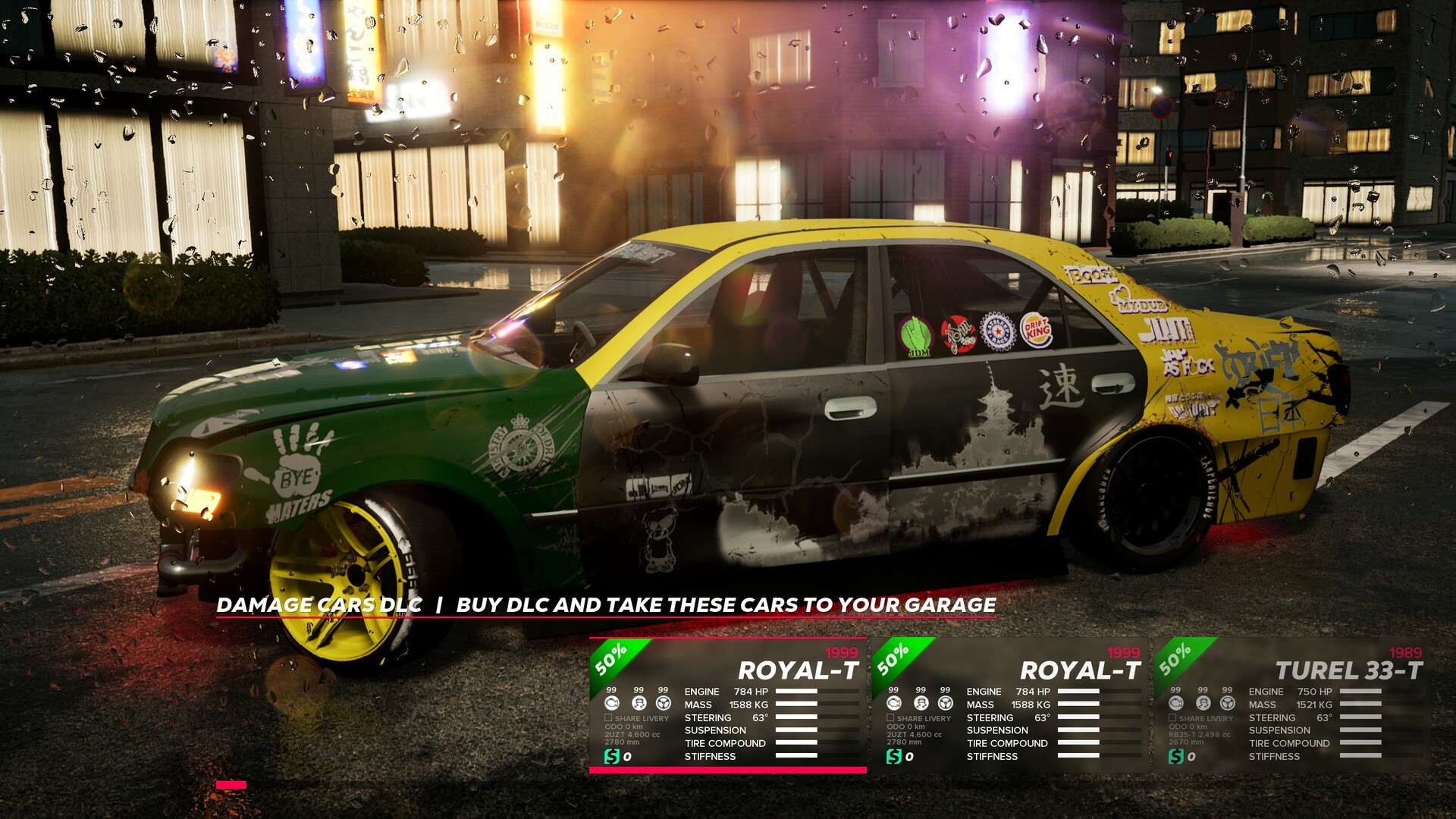This screenshot has width=1456, height=819.
Task: Select the steering wheel icon on the first ROYAL-T card
Action: tap(664, 704)
